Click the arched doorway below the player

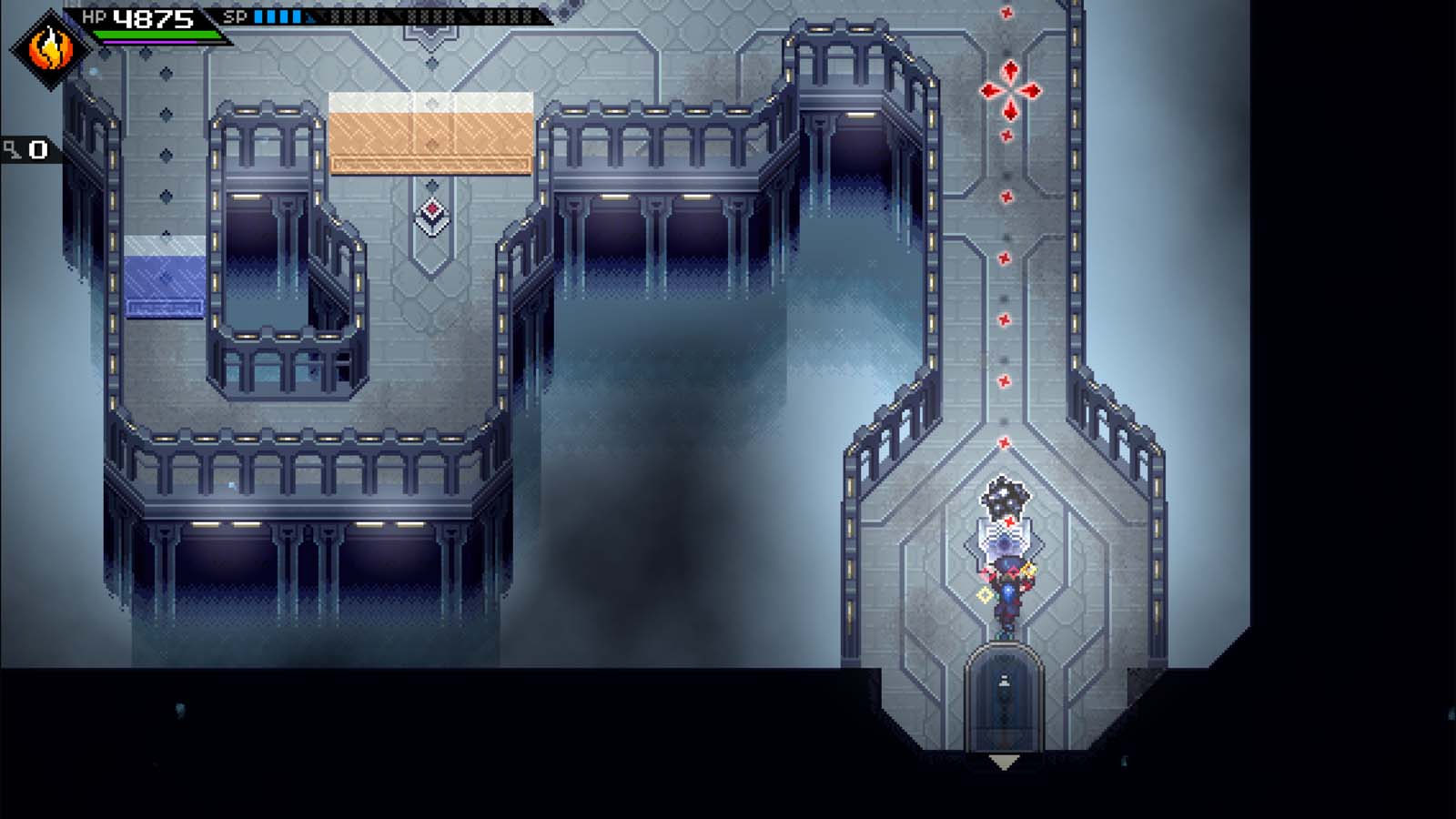click(1005, 692)
